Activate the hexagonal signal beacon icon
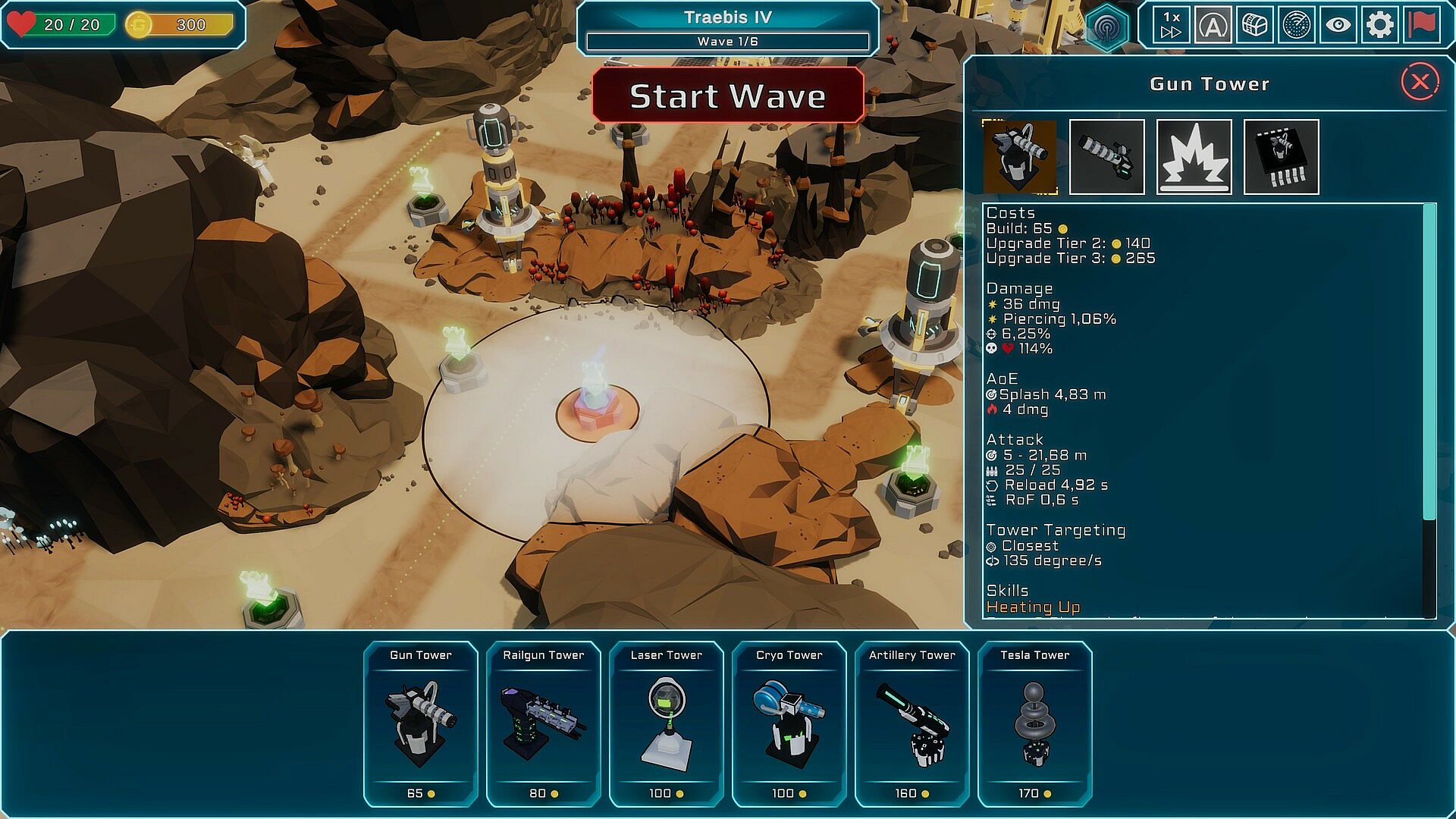Screen dimensions: 1456x819 click(x=1107, y=28)
